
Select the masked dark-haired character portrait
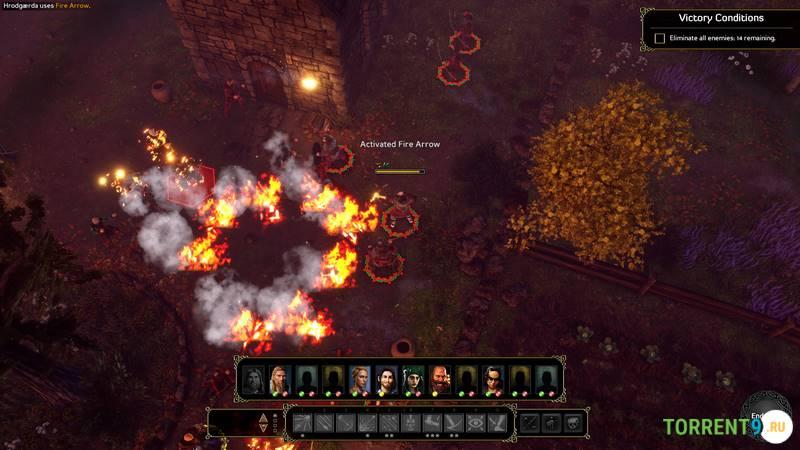click(494, 380)
